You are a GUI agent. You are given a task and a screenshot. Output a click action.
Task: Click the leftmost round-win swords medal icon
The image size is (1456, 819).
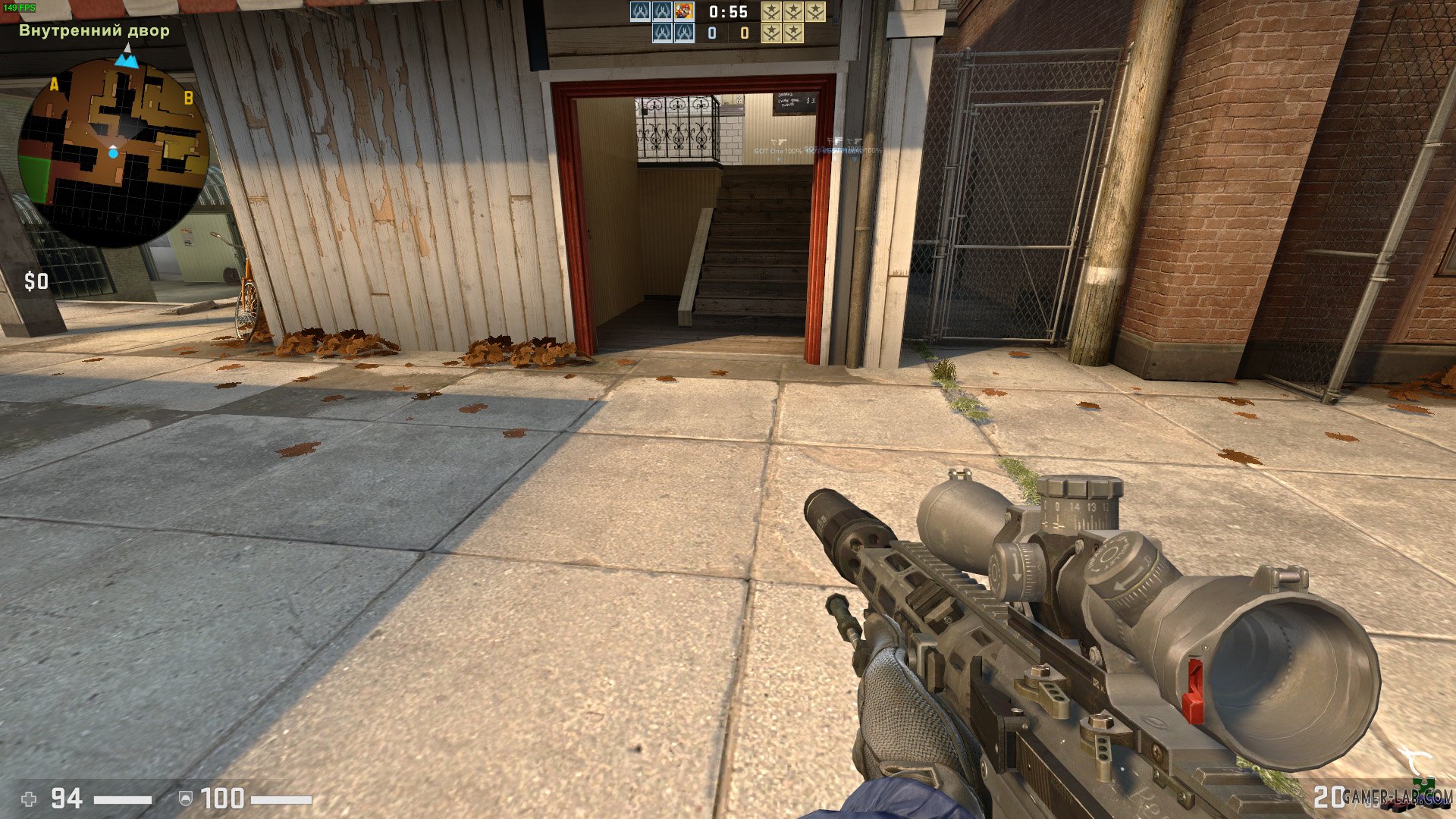(772, 11)
